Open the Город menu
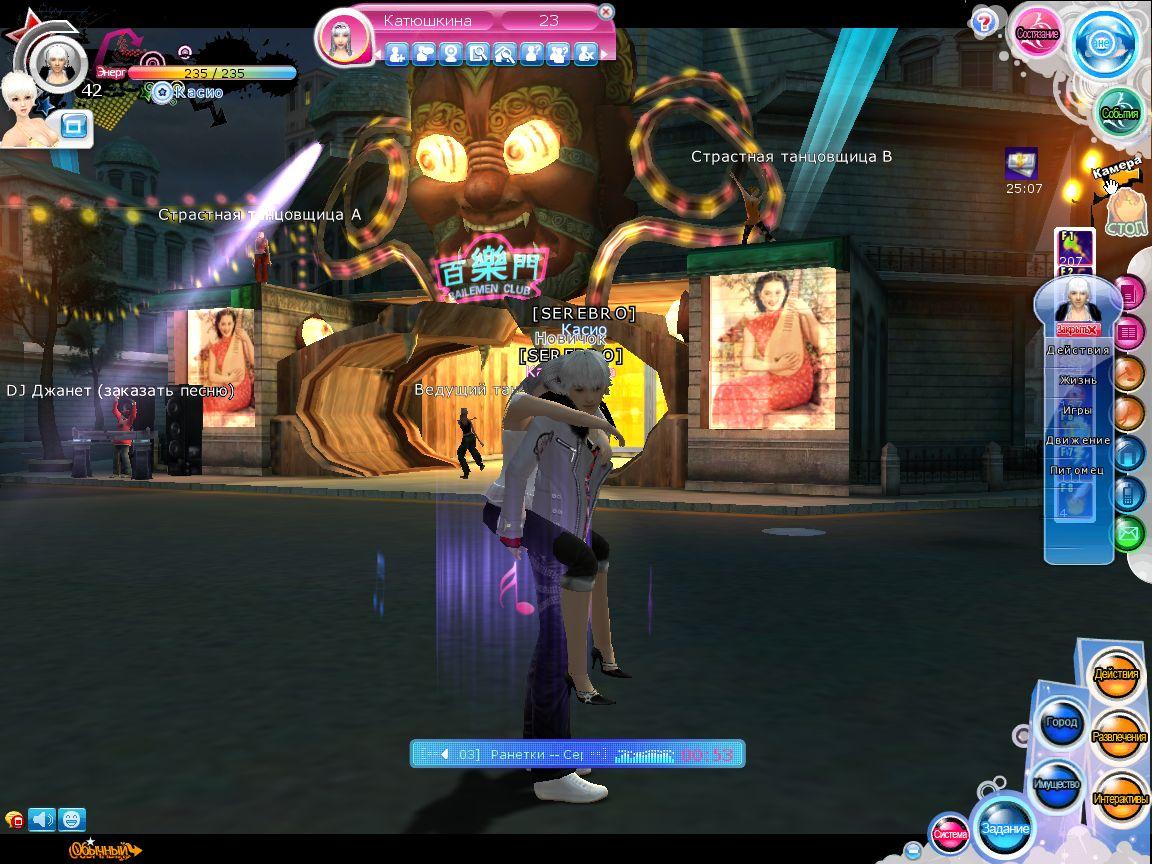 (1061, 723)
